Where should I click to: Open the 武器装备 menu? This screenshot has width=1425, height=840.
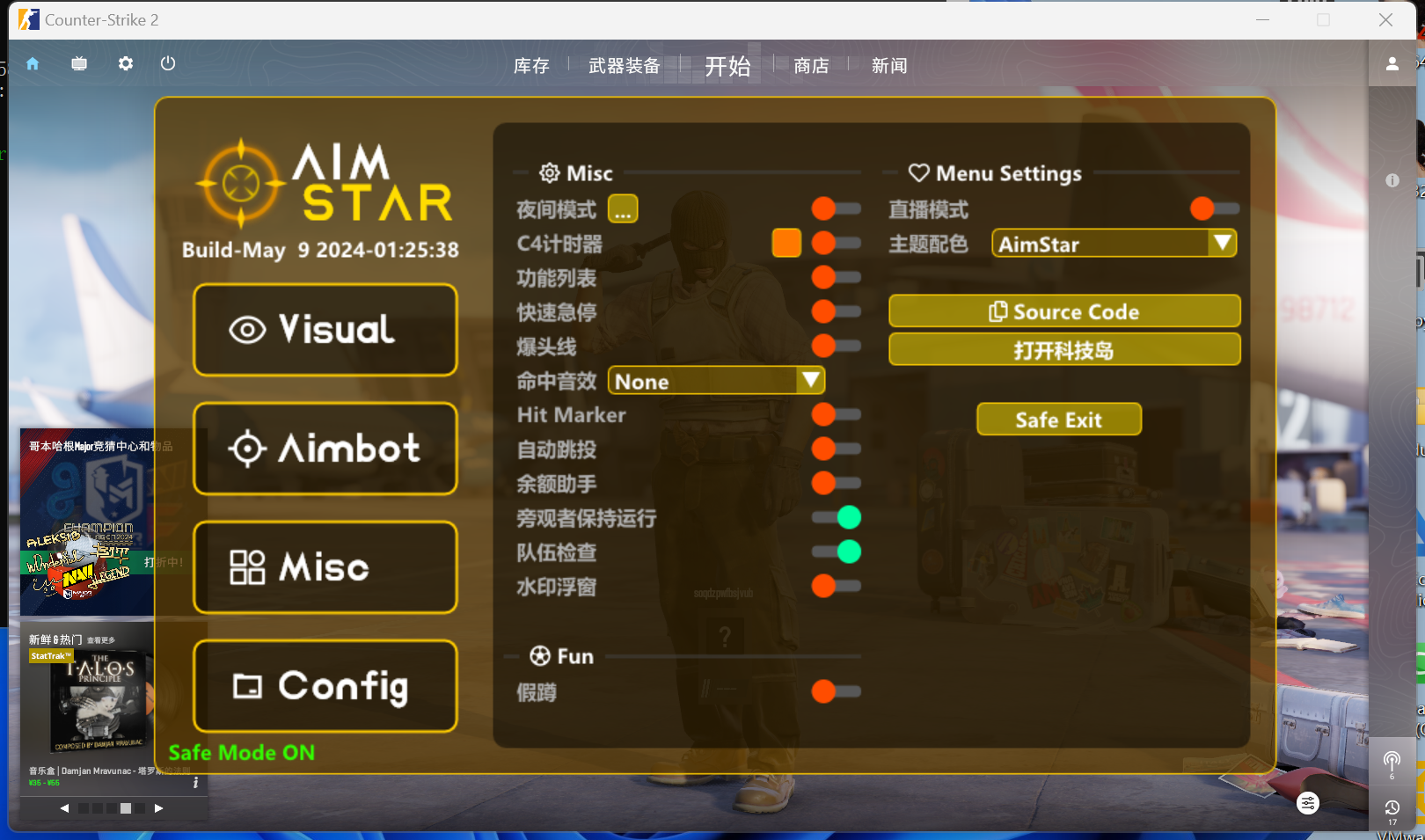click(x=625, y=65)
